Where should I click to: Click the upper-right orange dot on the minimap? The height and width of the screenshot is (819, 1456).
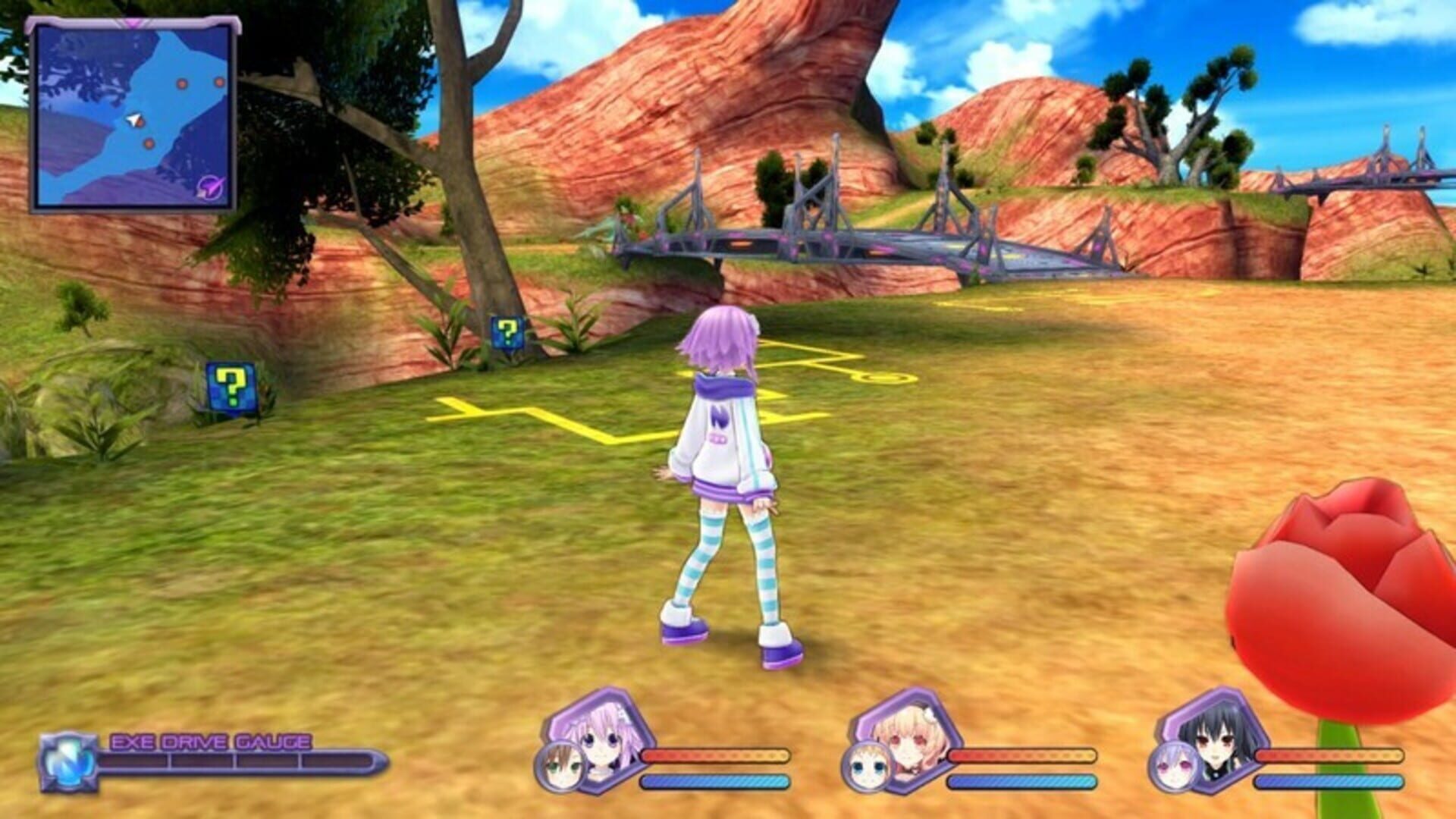click(219, 82)
